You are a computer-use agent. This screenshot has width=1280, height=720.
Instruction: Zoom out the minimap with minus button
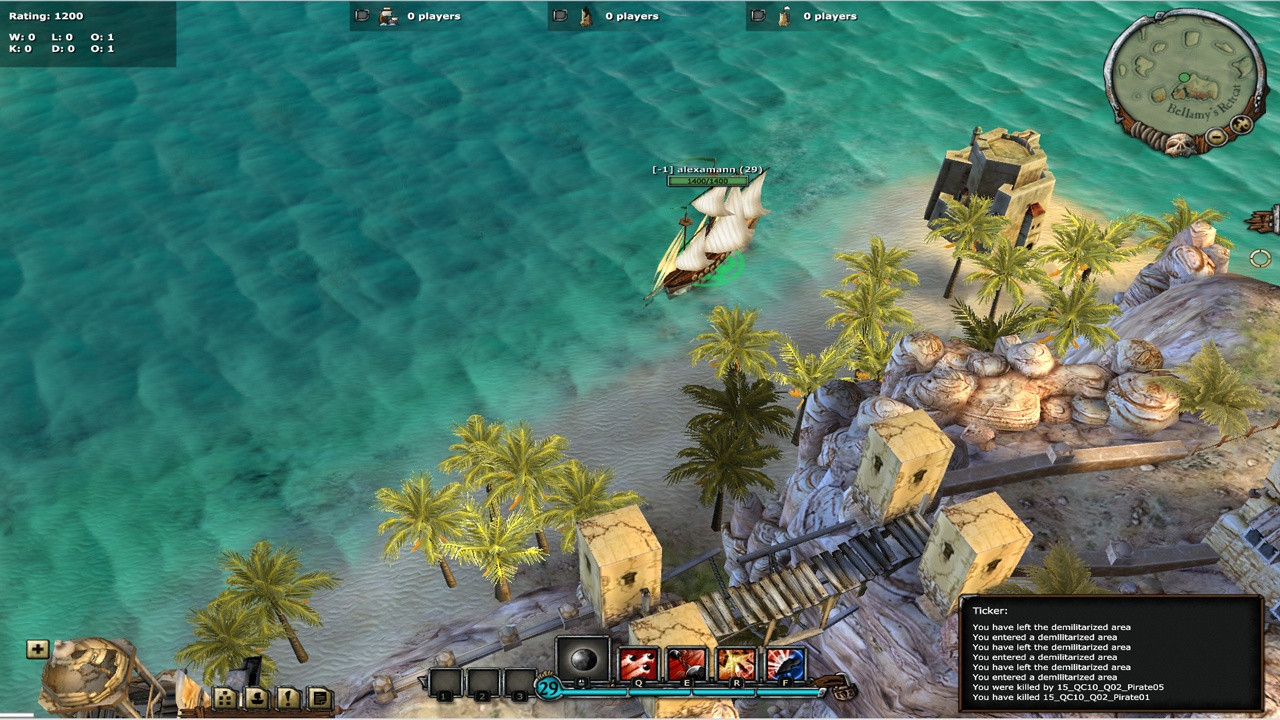click(x=1216, y=137)
